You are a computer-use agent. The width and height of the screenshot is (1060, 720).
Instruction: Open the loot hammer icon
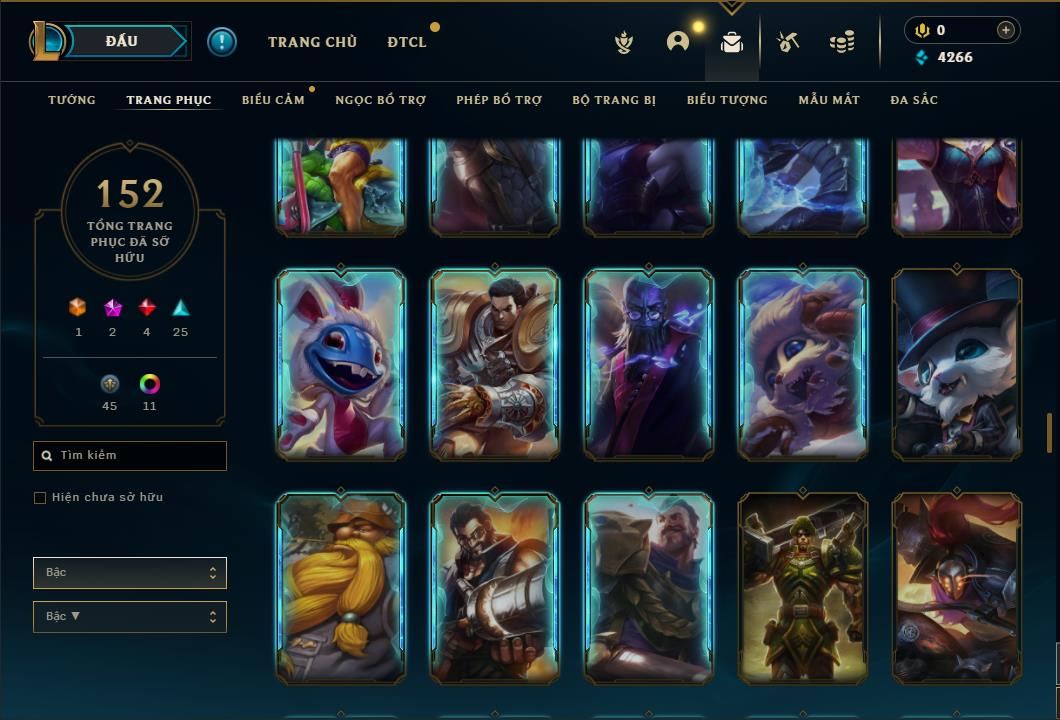788,42
